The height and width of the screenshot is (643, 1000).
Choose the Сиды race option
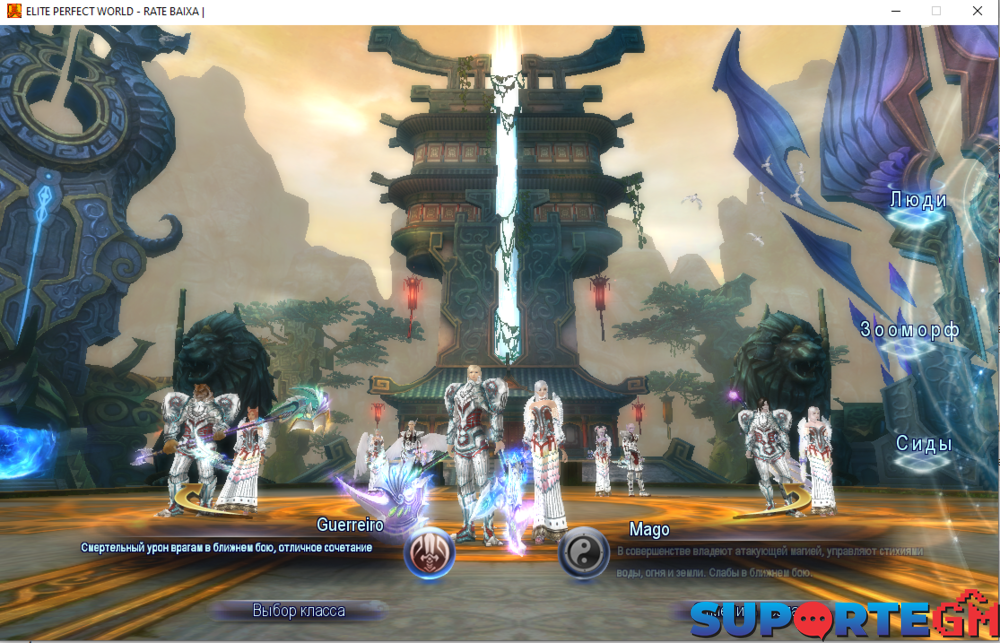point(923,444)
